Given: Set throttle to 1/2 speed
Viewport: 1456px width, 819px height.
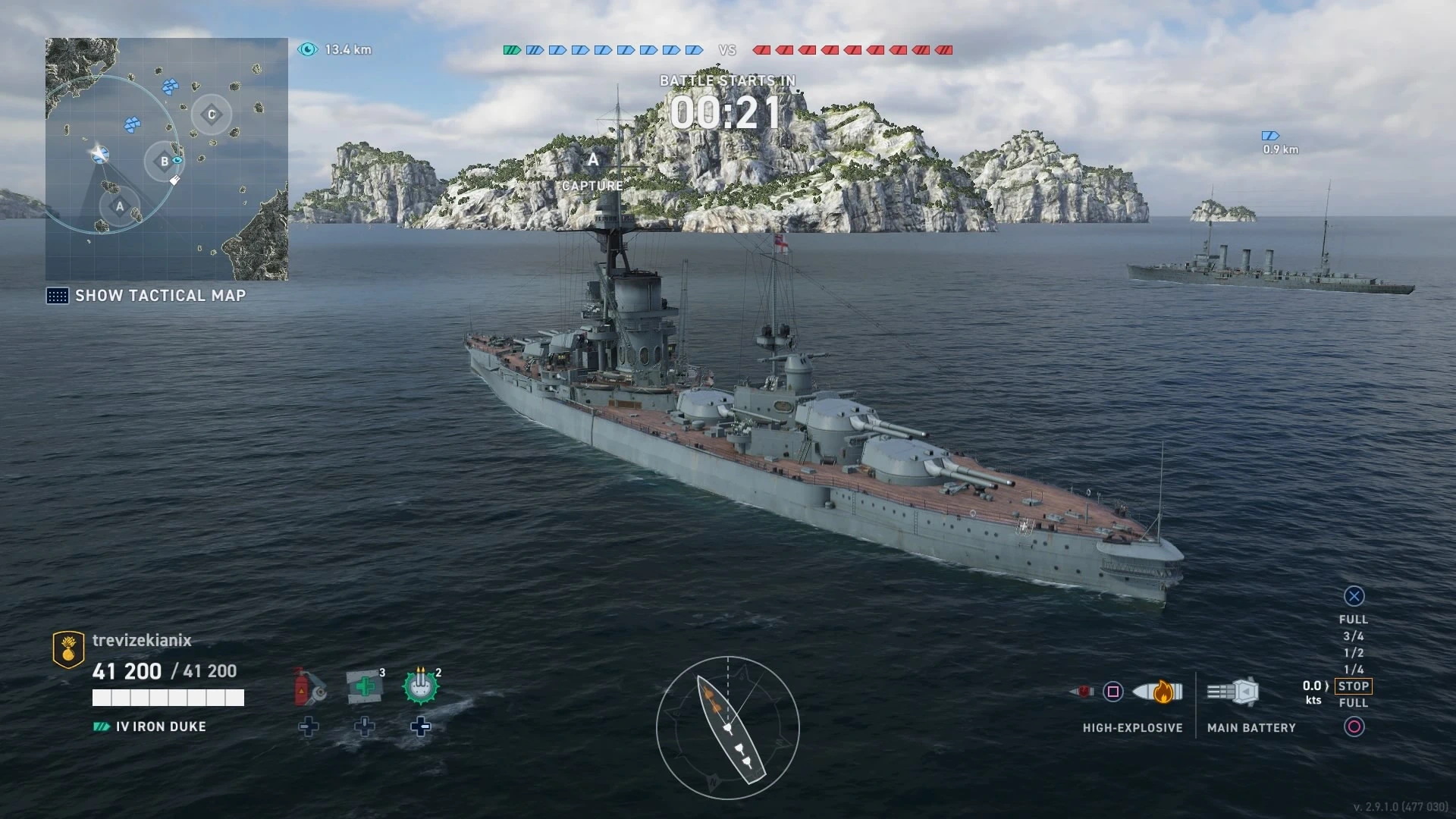Looking at the screenshot, I should point(1354,653).
